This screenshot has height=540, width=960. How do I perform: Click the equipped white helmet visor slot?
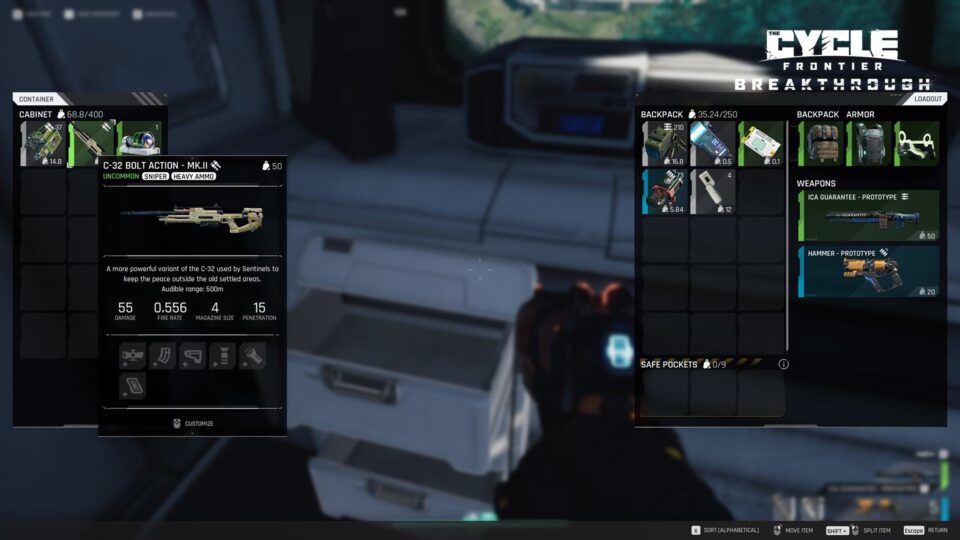pos(917,144)
